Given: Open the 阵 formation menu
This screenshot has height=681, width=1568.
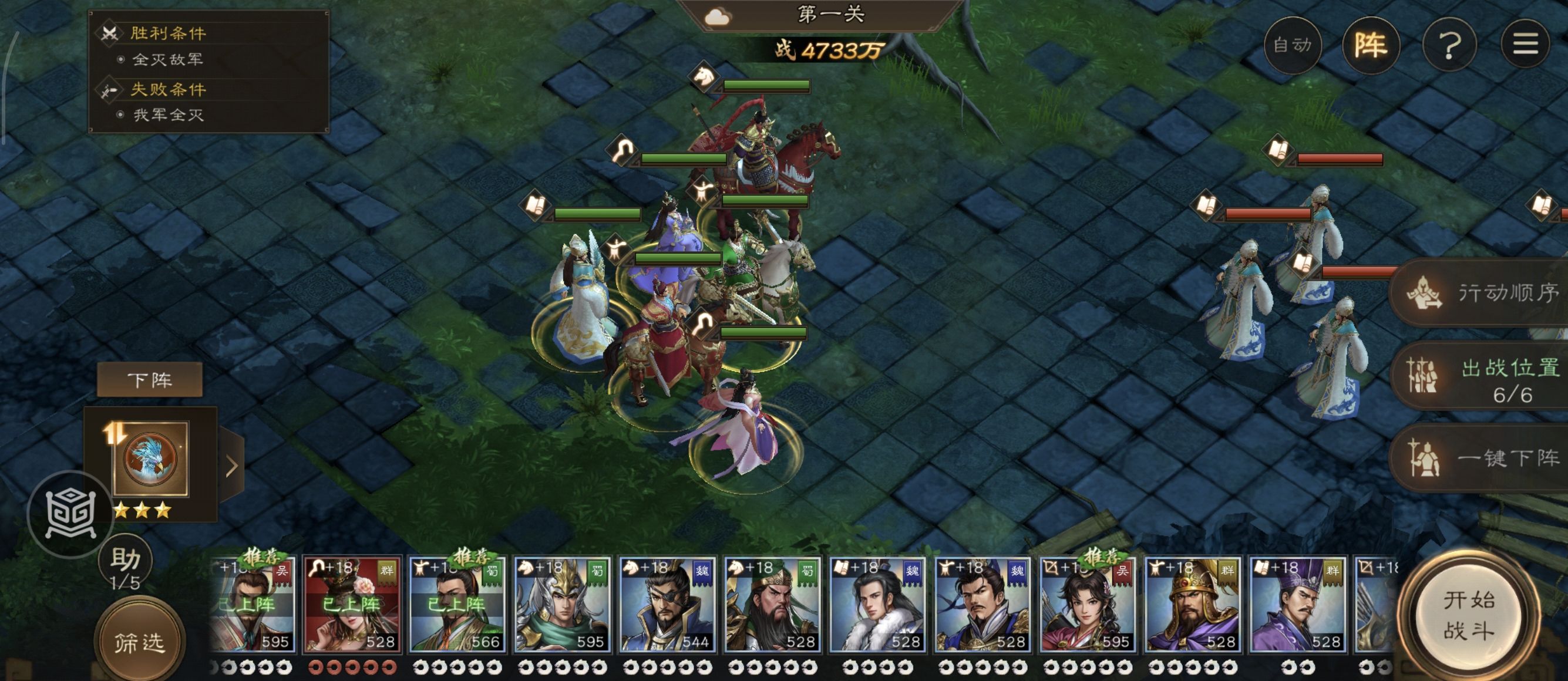Looking at the screenshot, I should coord(1371,45).
